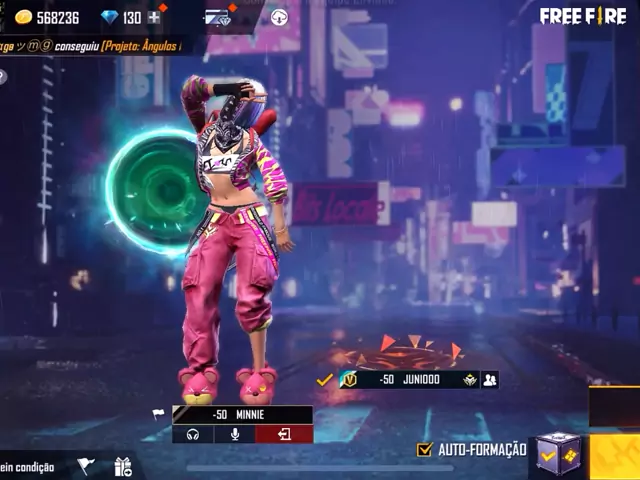Tap the cloud download icon
Screen dimensions: 640x480
tap(279, 17)
